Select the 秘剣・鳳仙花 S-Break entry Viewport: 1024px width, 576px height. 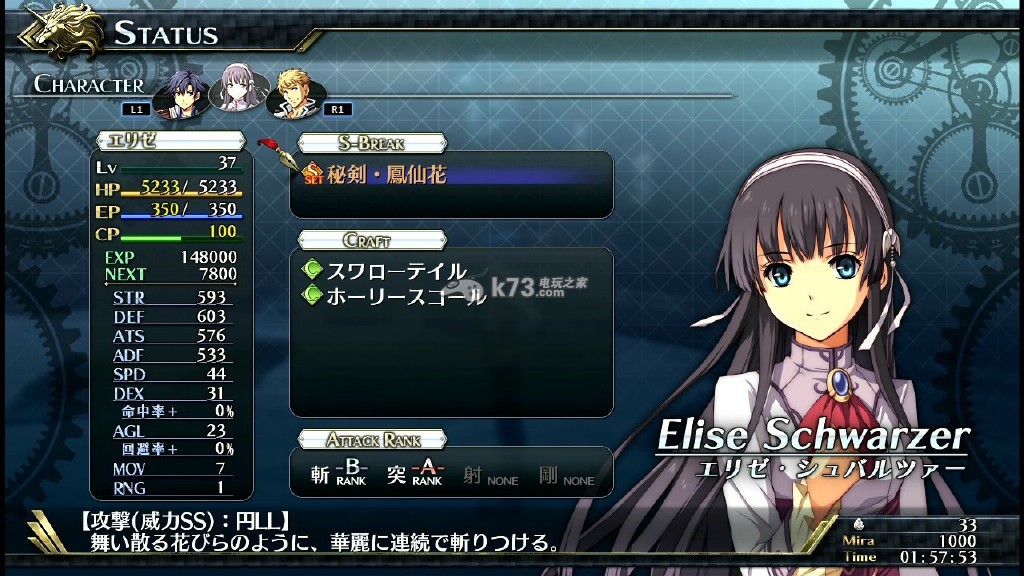[x=385, y=175]
